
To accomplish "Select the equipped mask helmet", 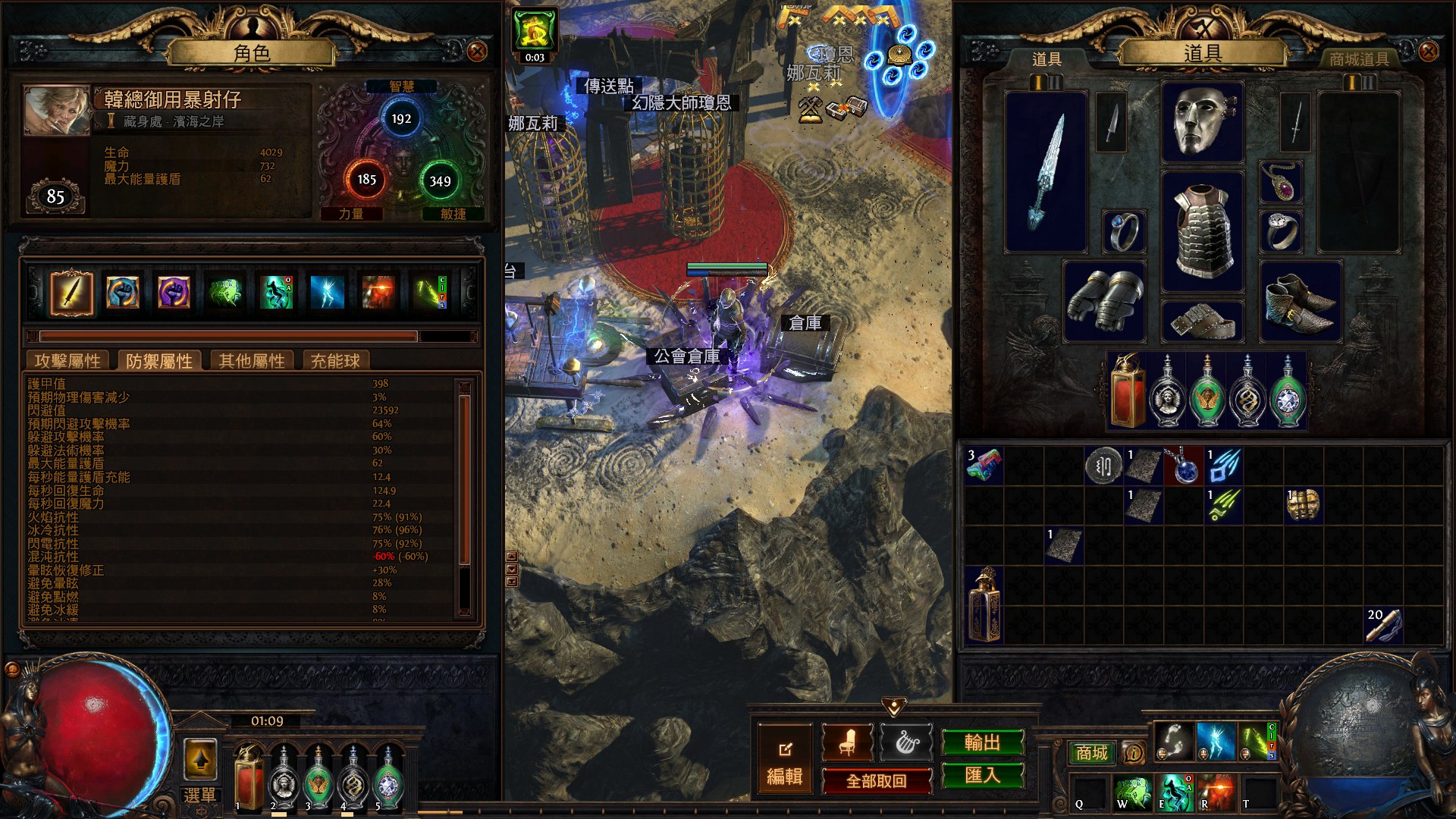I will point(1202,122).
